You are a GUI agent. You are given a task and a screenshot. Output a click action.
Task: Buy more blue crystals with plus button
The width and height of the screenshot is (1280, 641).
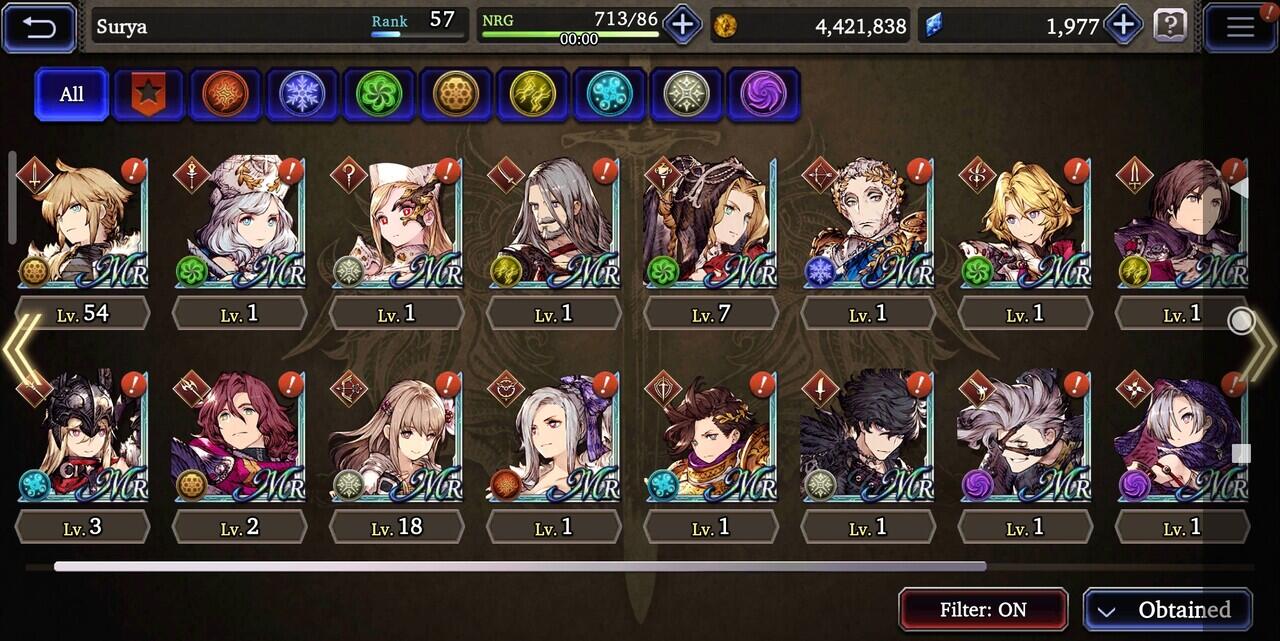point(1122,24)
